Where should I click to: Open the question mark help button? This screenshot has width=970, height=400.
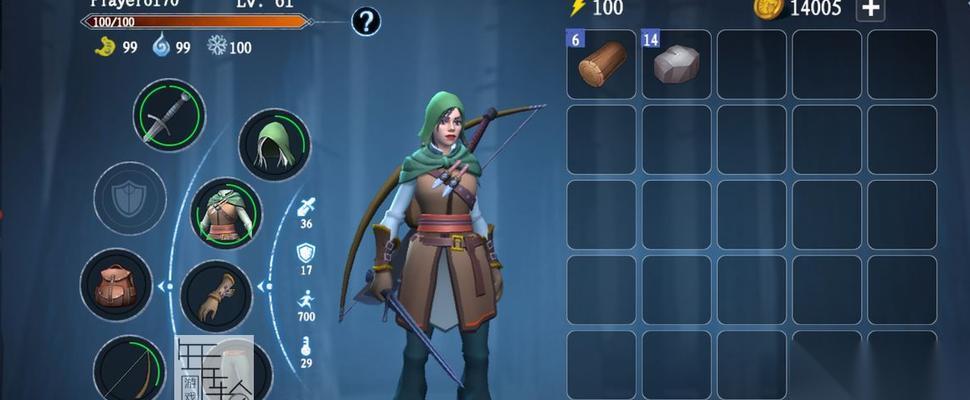click(366, 21)
